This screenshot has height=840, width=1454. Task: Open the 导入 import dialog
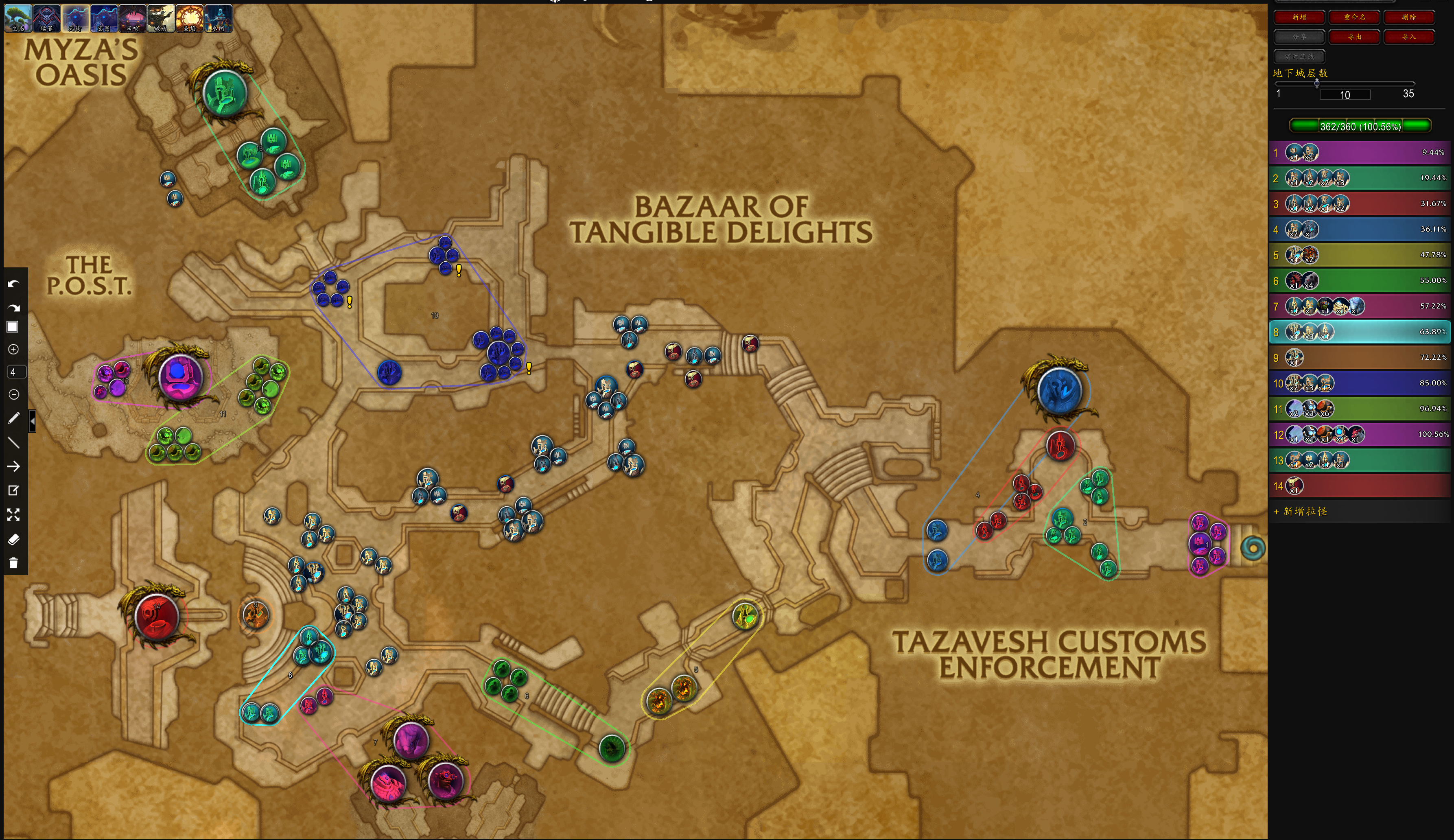(x=1408, y=37)
